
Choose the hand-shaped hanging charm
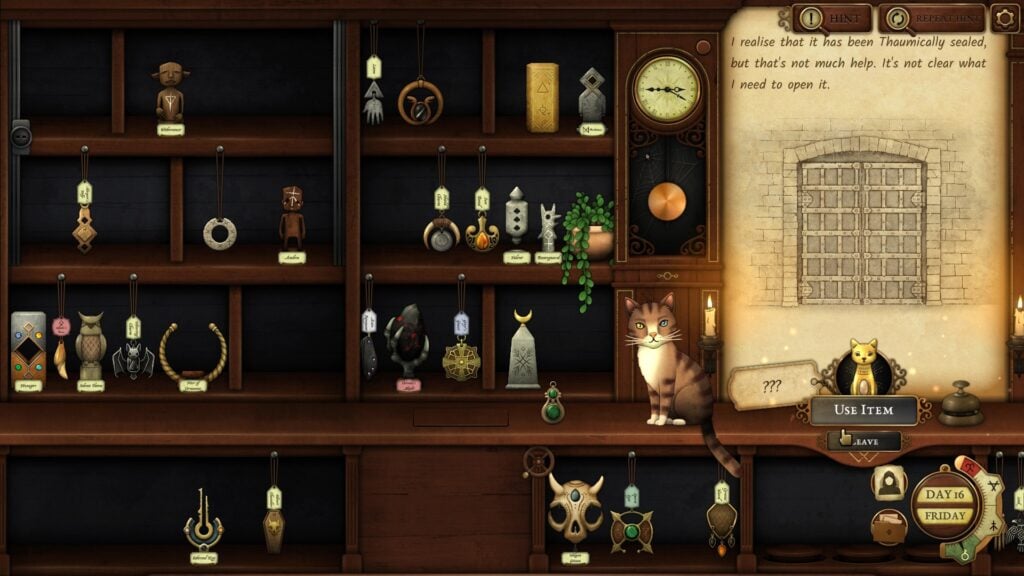(373, 102)
